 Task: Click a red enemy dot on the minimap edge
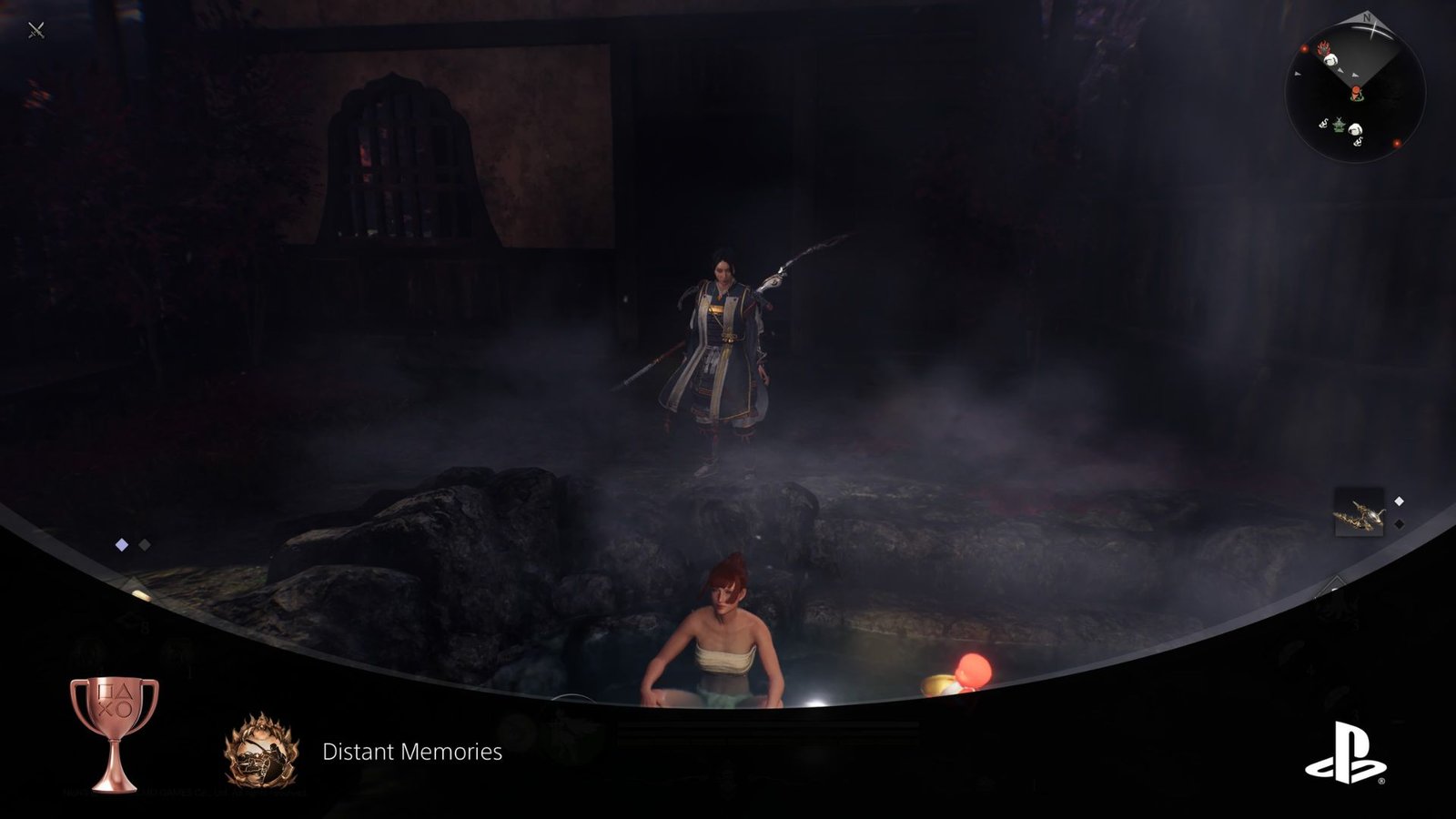(x=1398, y=143)
